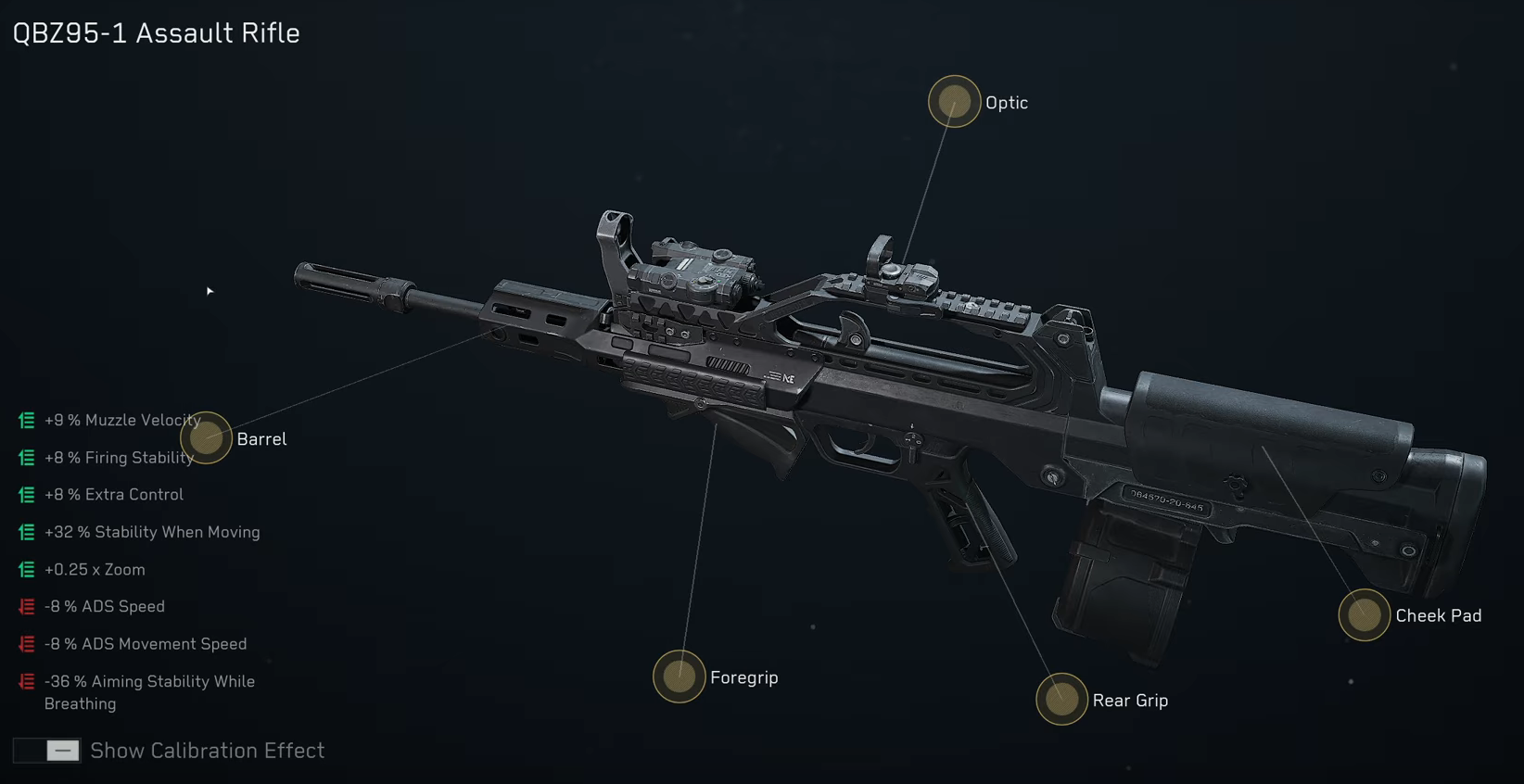Select the Foregrip attachment slot
The width and height of the screenshot is (1524, 784).
coord(679,677)
